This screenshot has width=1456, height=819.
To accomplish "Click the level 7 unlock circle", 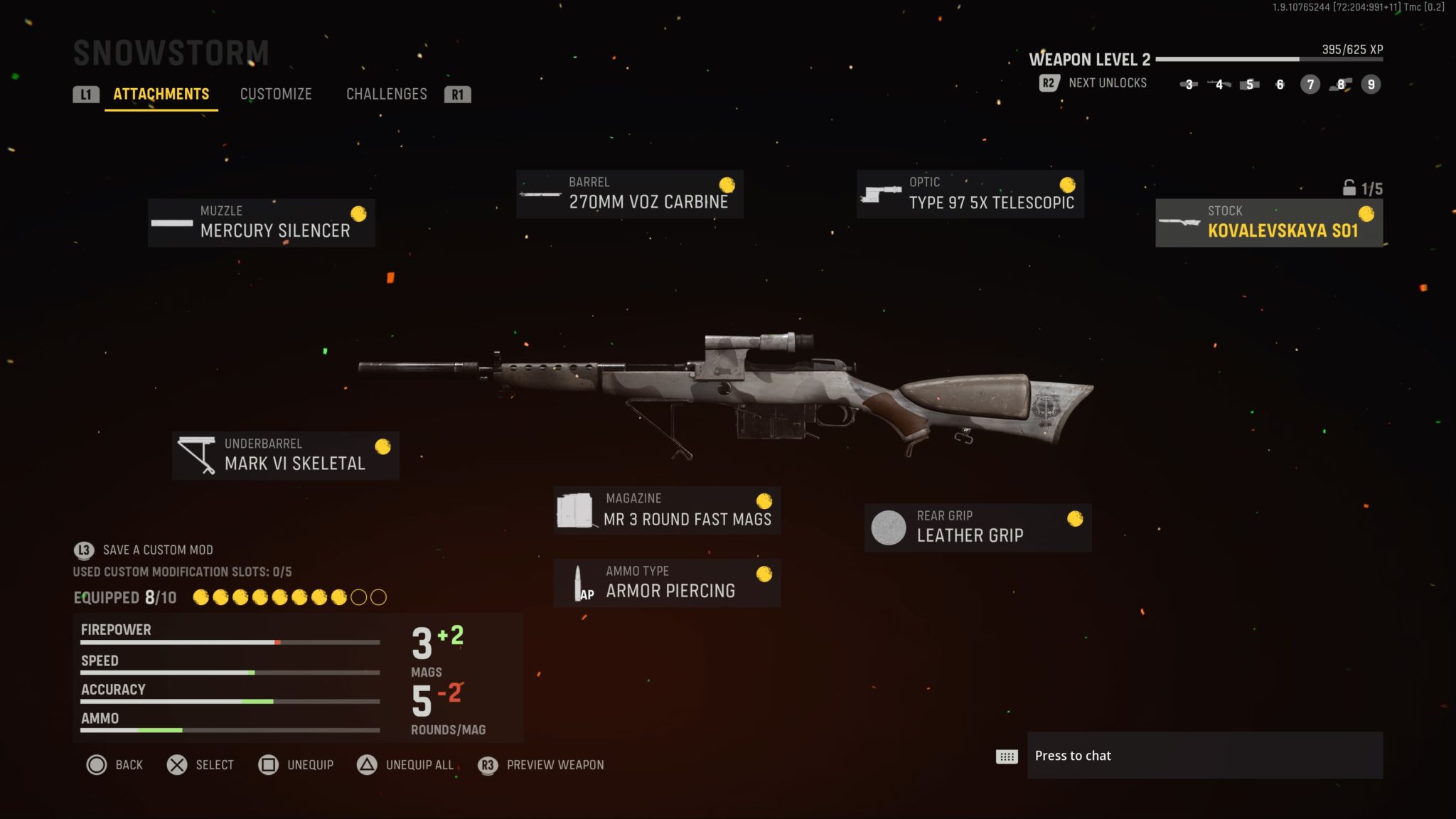I will 1309,85.
